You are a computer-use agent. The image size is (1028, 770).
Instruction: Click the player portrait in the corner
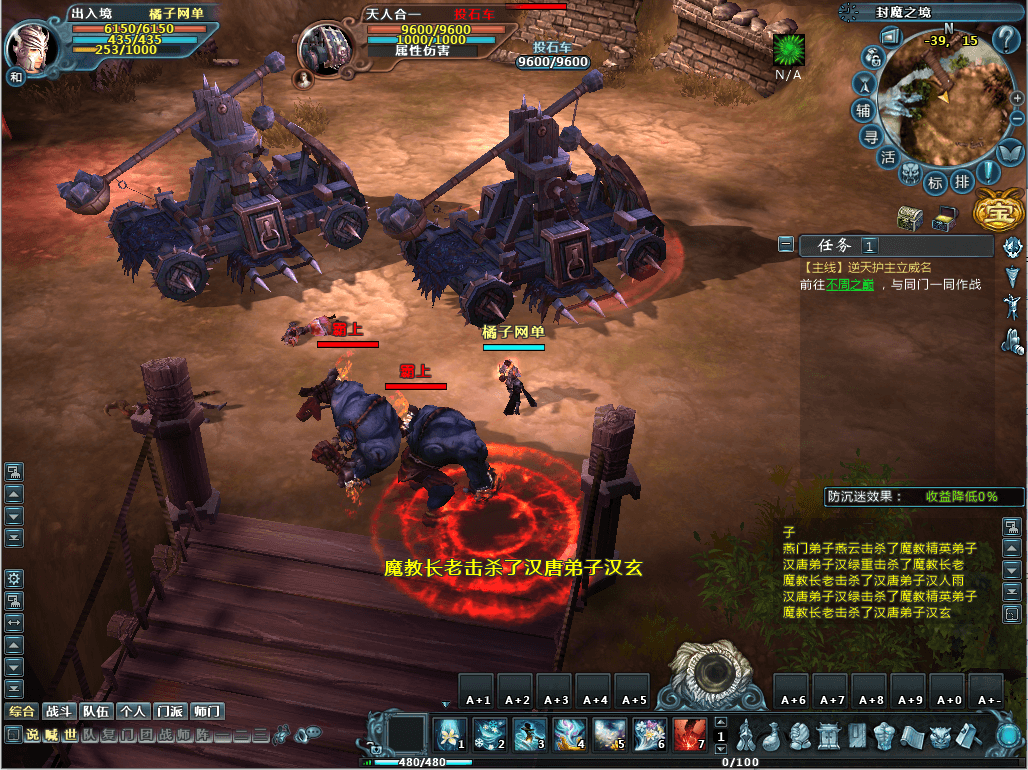click(31, 46)
